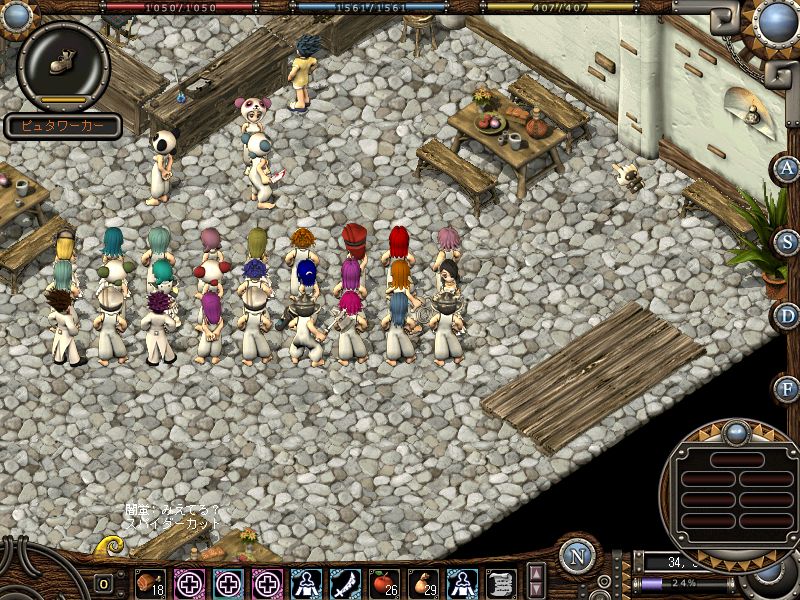The image size is (800, 600).
Task: Click the round F shortcut button
Action: (x=787, y=388)
